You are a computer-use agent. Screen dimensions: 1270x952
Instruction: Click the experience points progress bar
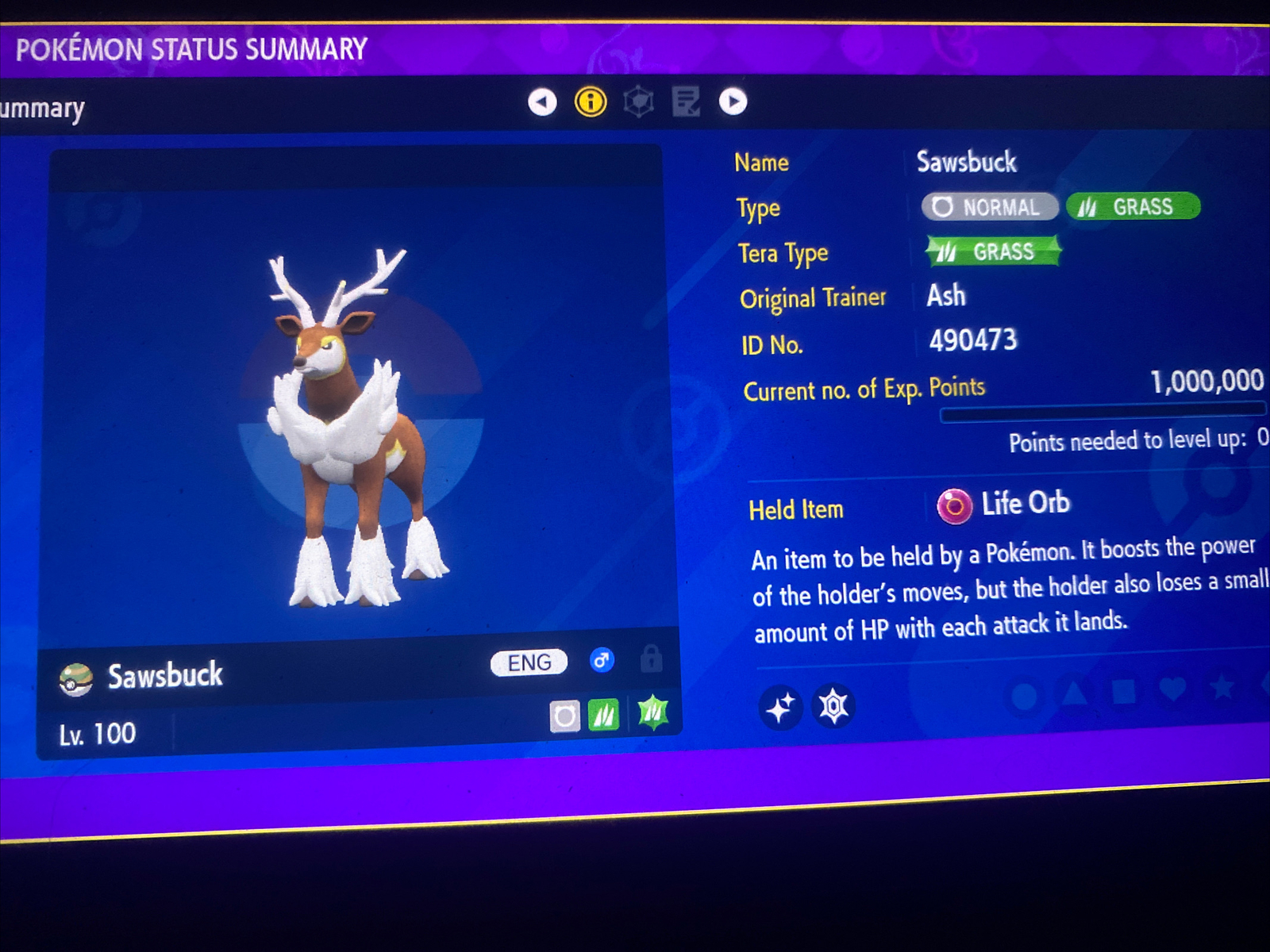[1103, 411]
